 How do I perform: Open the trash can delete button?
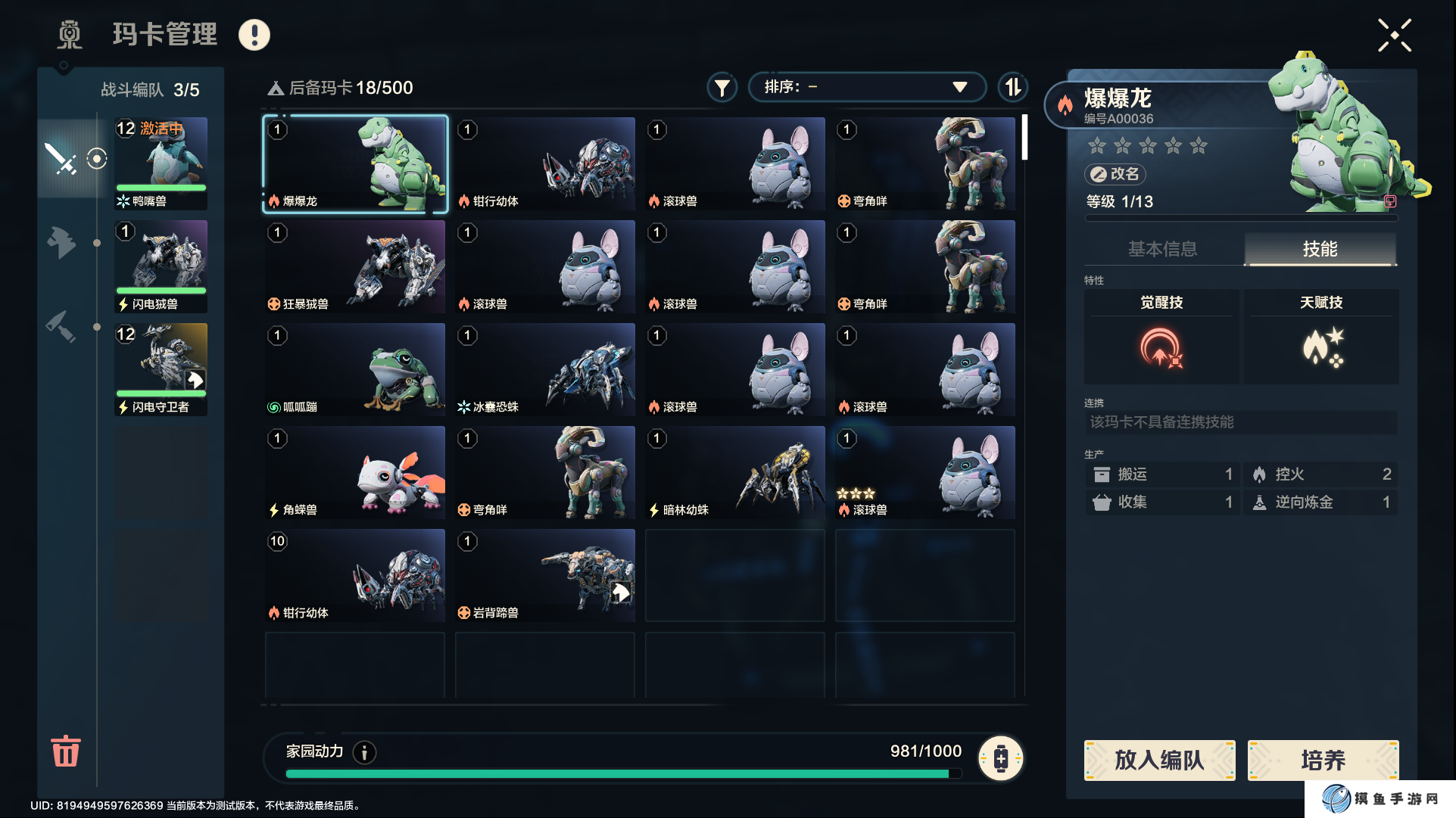tap(66, 751)
